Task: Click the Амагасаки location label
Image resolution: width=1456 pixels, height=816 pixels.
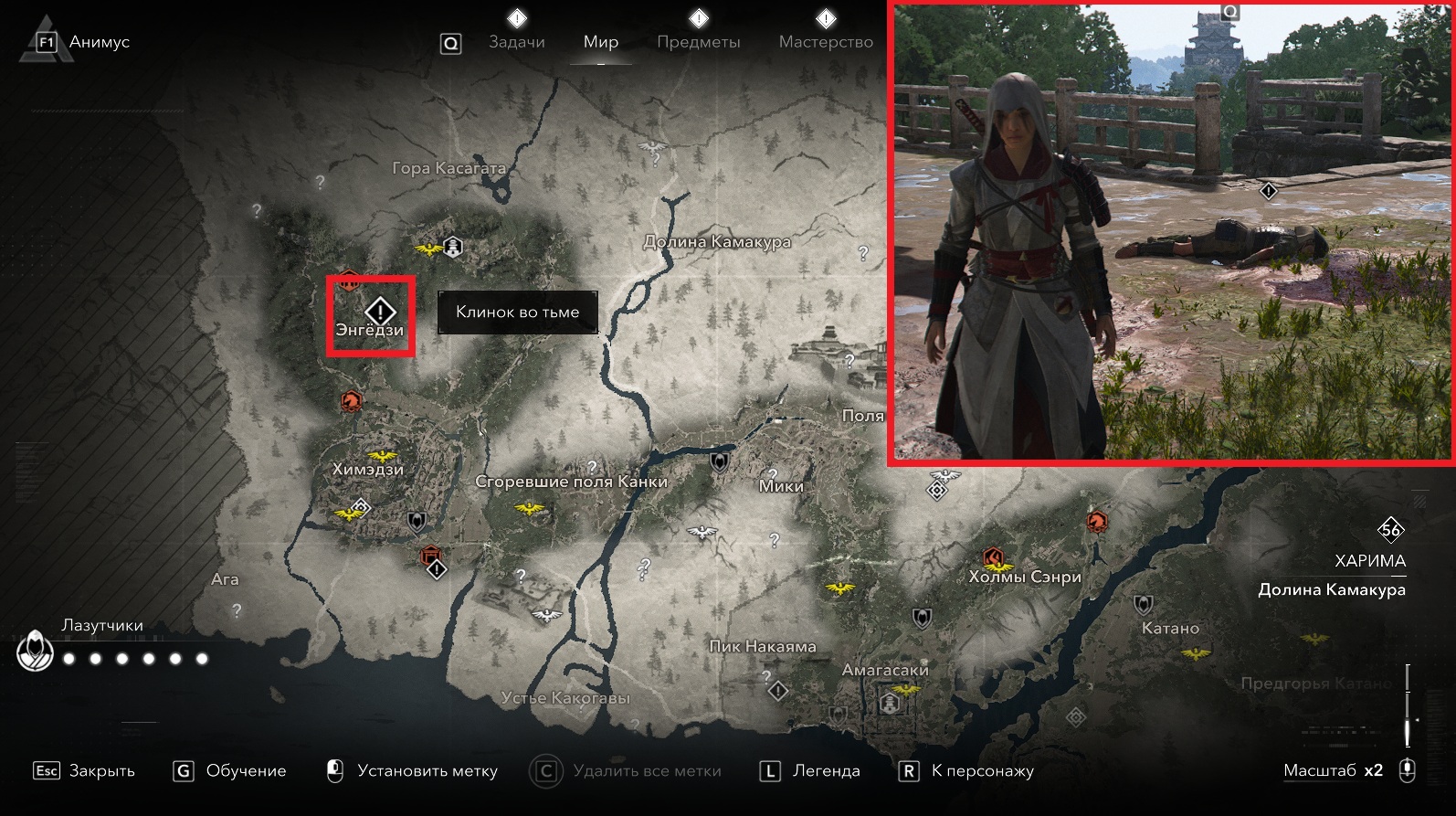Action: [x=885, y=670]
